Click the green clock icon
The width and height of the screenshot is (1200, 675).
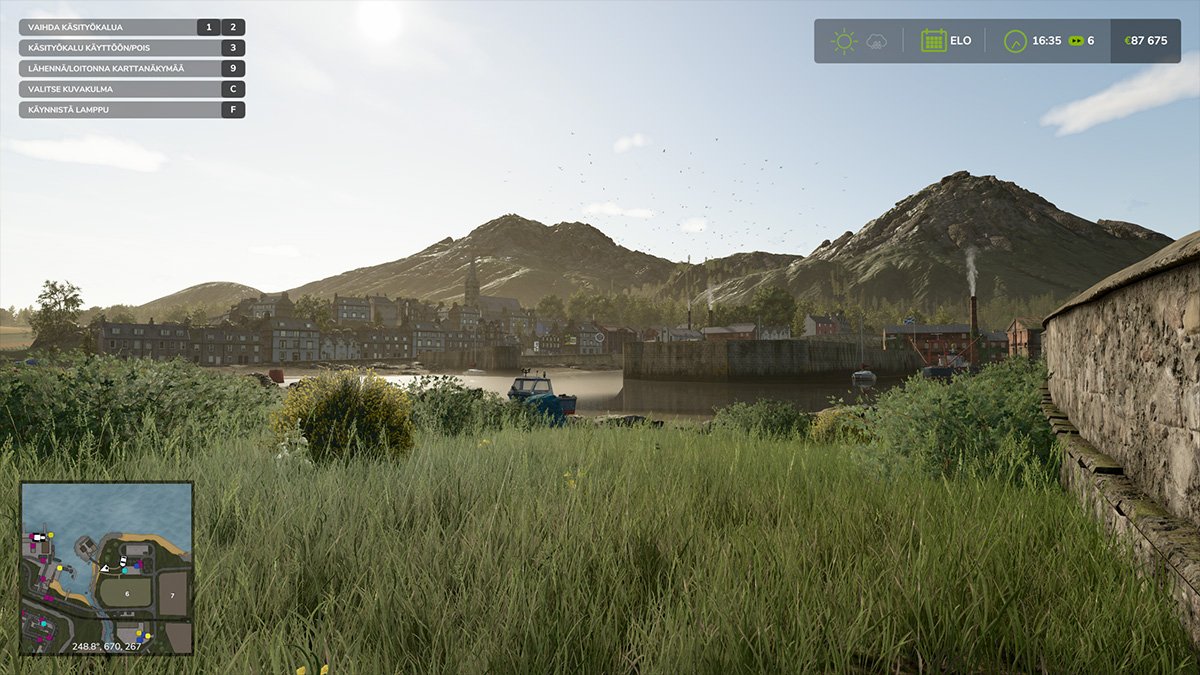click(x=1015, y=41)
